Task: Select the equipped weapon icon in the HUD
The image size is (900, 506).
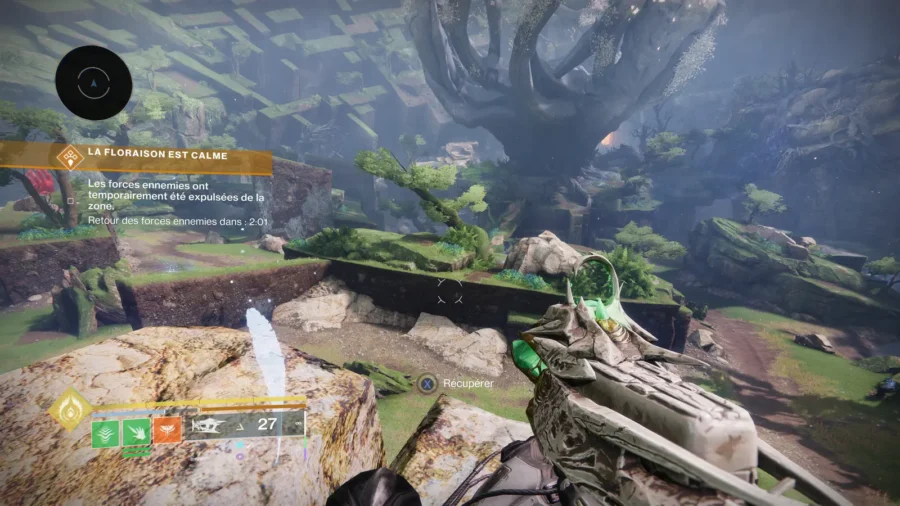Action: (x=213, y=425)
